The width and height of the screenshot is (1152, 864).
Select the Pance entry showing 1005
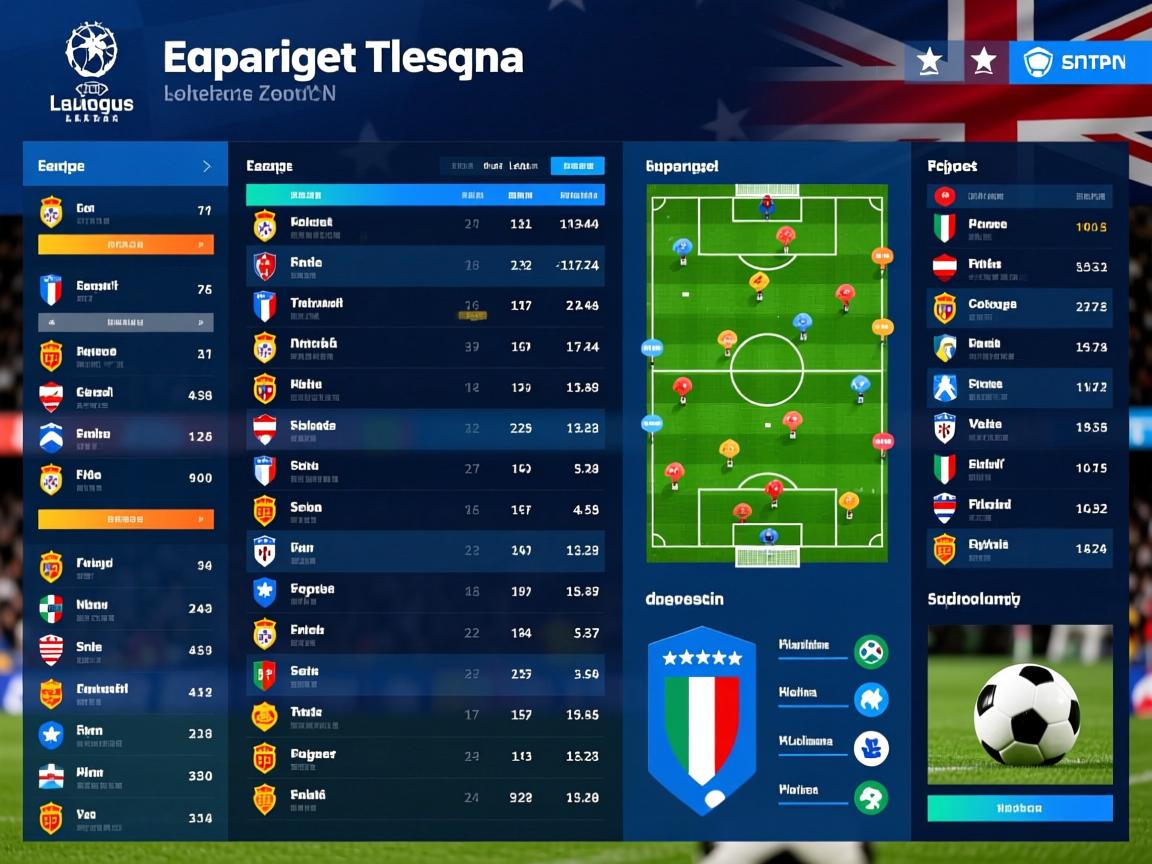pos(1020,227)
